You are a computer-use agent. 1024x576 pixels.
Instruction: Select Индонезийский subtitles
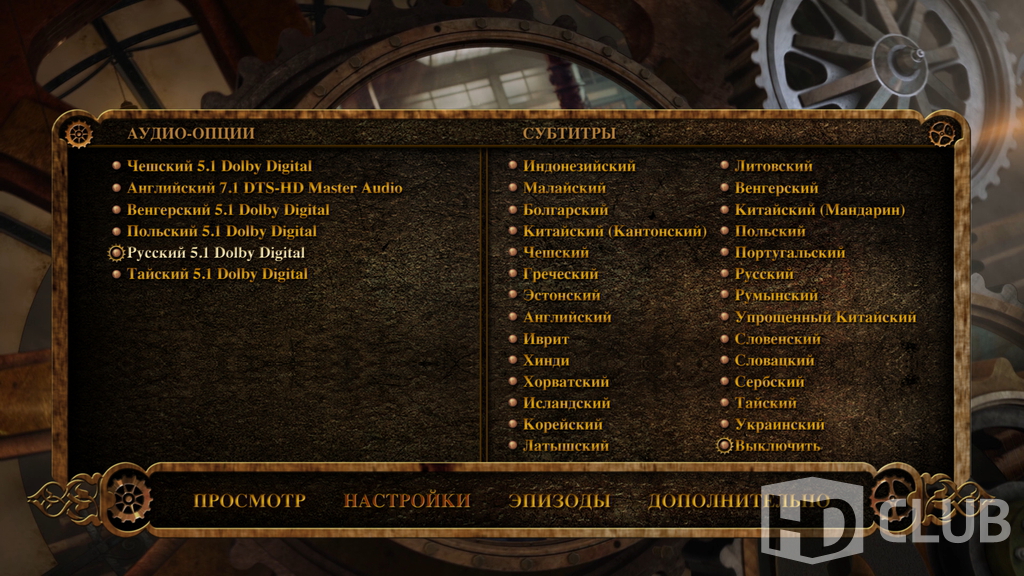click(x=579, y=166)
